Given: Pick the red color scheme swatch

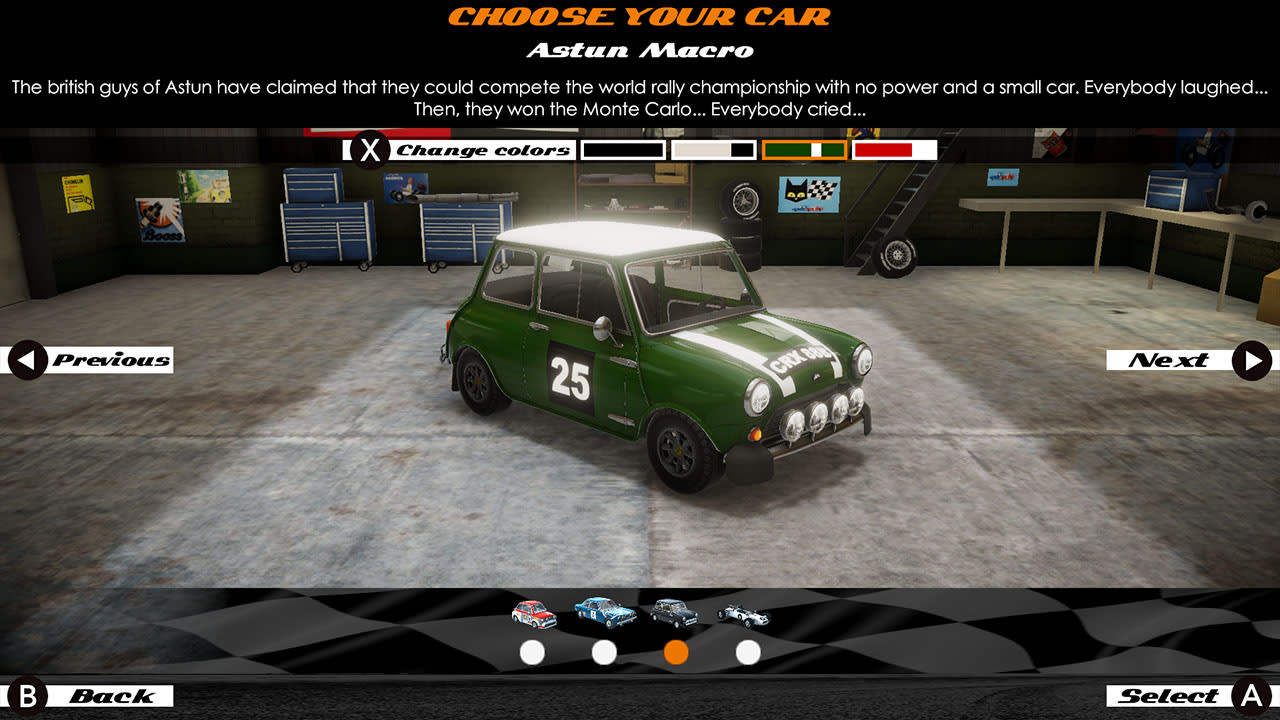Looking at the screenshot, I should 896,150.
